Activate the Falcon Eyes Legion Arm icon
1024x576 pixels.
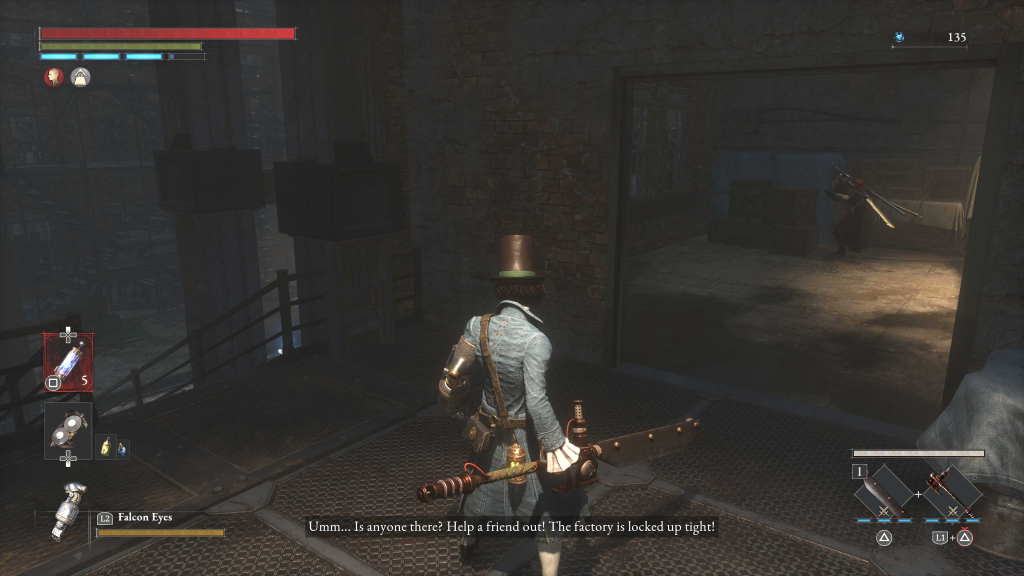[68, 510]
